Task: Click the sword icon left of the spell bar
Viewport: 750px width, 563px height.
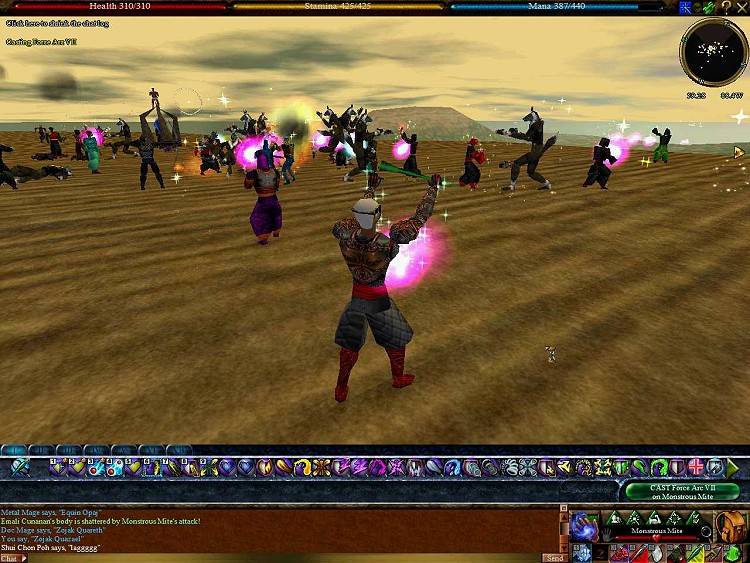Action: tap(20, 467)
